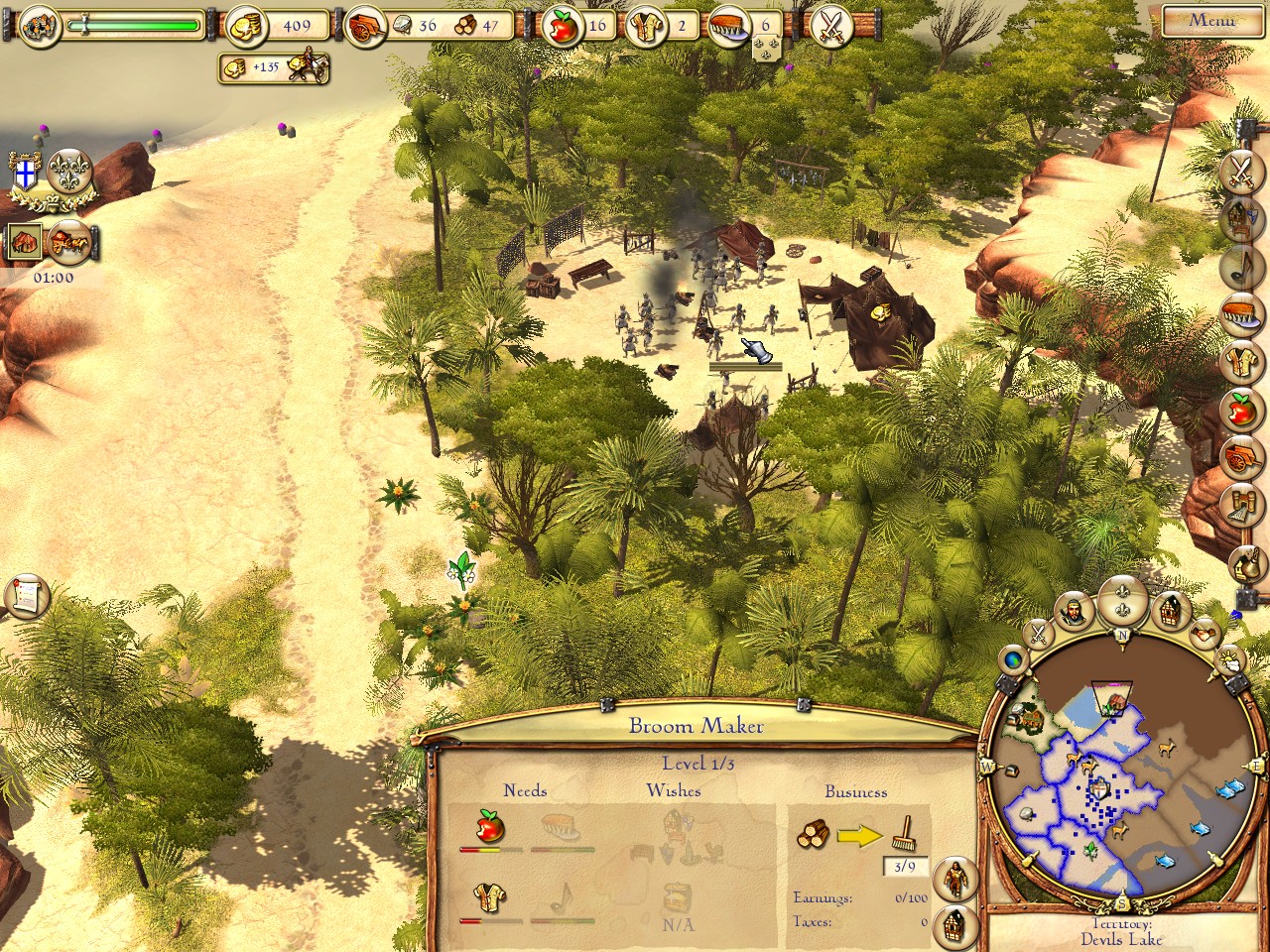Open the red apple food build menu
Image resolution: width=1270 pixels, height=952 pixels.
pyautogui.click(x=1242, y=409)
